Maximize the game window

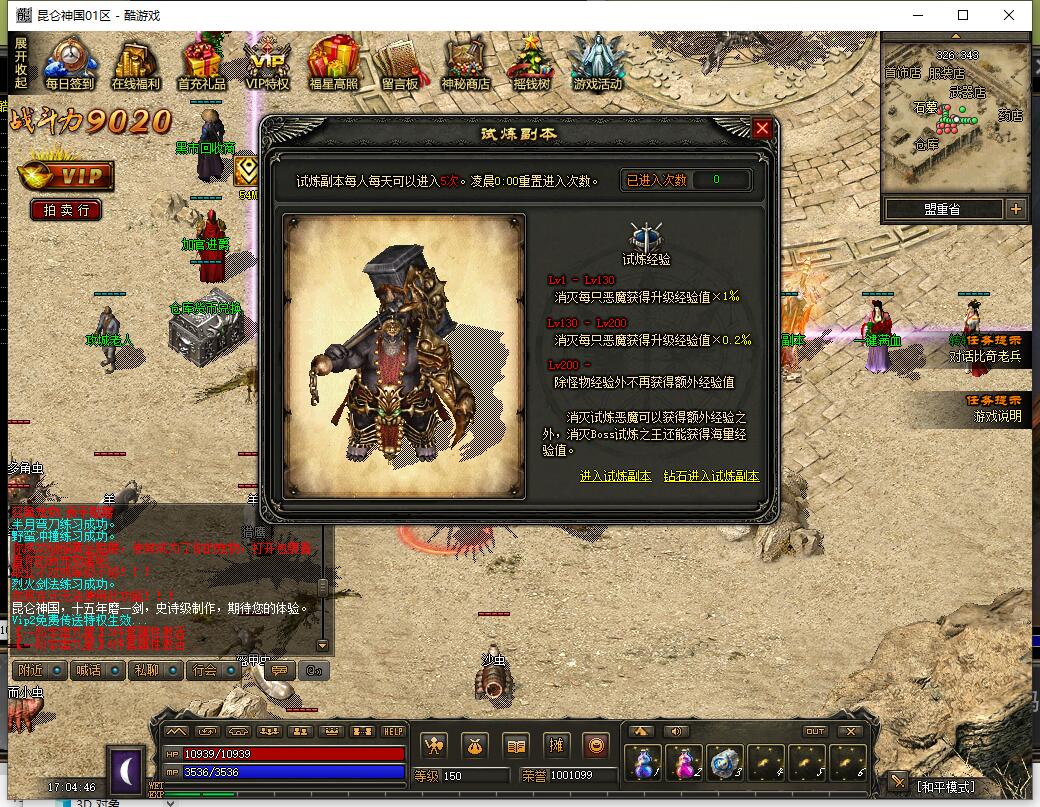963,15
